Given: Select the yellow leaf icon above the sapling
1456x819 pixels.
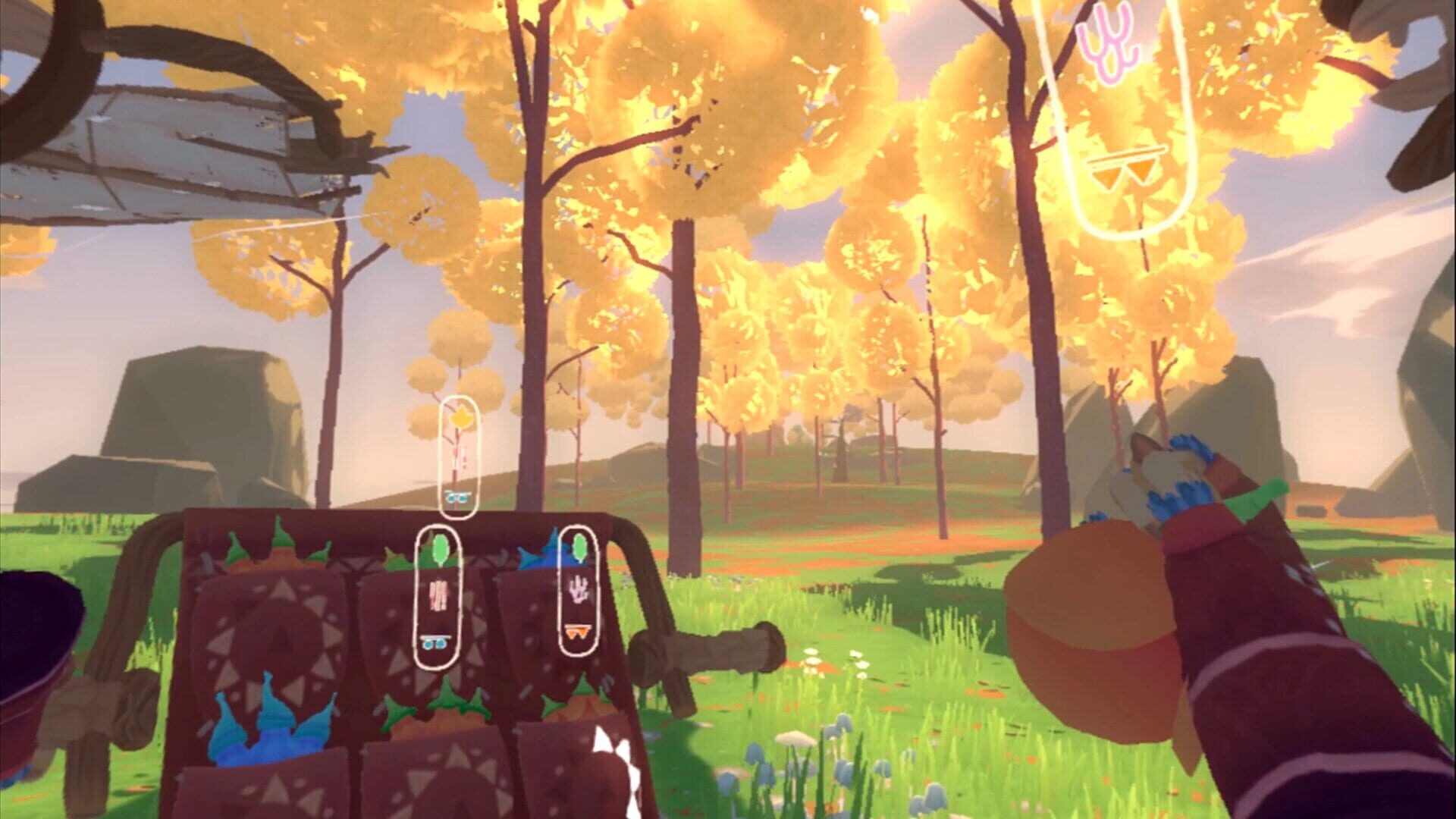Looking at the screenshot, I should point(460,416).
